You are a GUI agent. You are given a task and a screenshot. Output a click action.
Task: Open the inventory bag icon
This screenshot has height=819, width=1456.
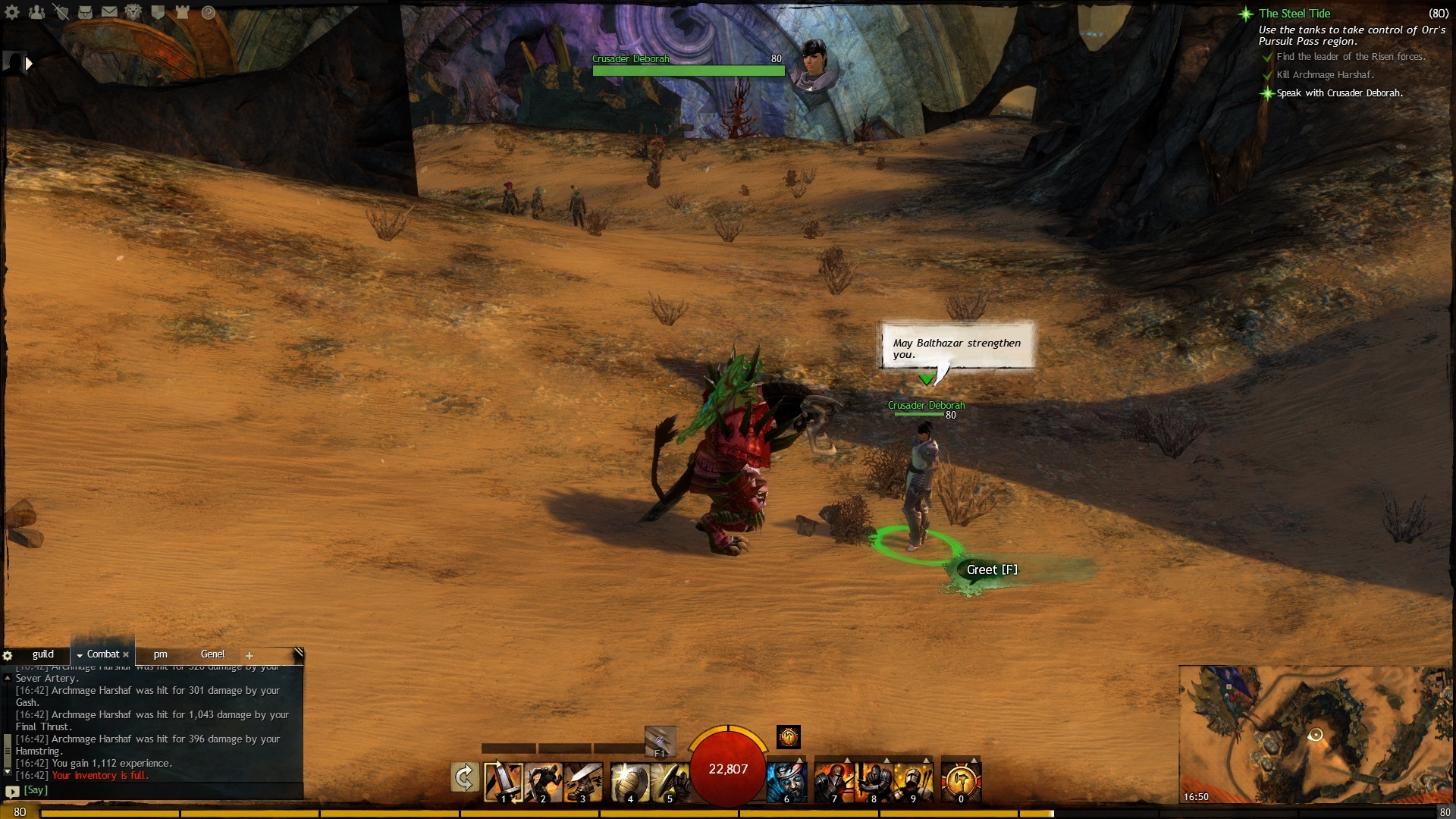click(85, 12)
